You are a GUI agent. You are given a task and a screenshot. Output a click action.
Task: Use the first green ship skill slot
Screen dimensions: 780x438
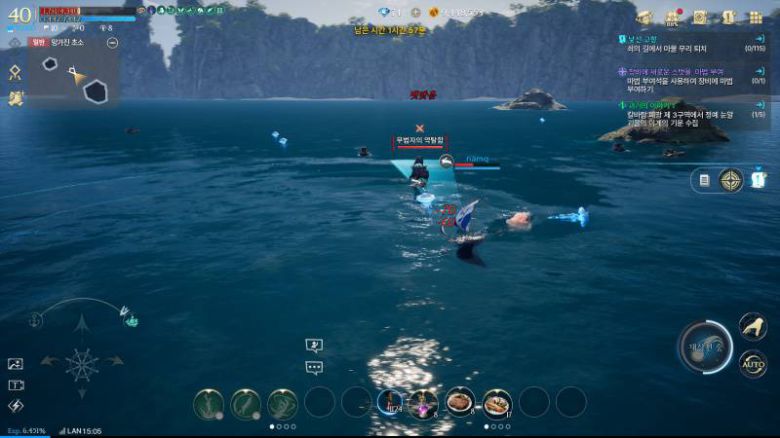[x=209, y=403]
